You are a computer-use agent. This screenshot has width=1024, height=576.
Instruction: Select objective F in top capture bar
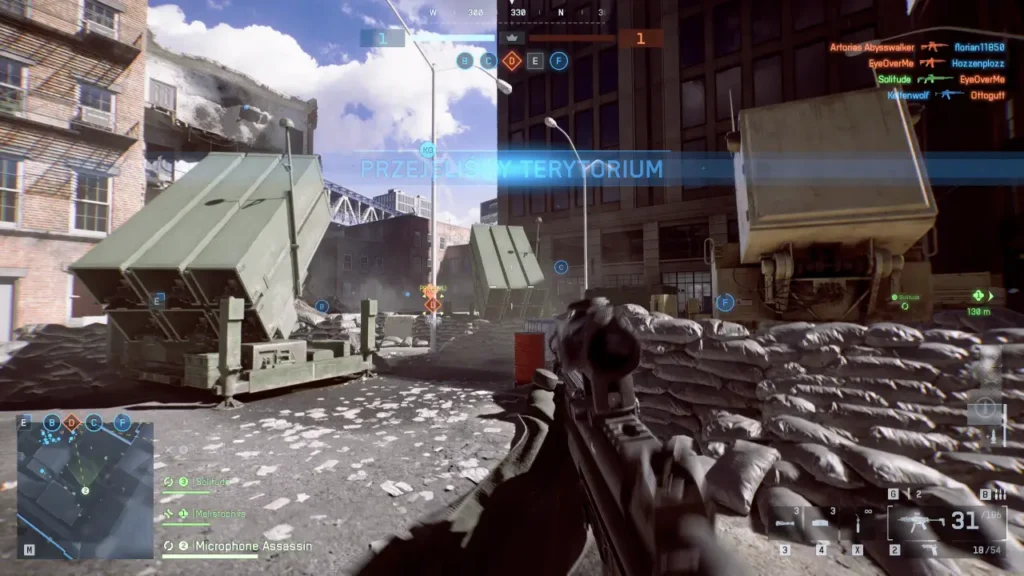point(559,61)
